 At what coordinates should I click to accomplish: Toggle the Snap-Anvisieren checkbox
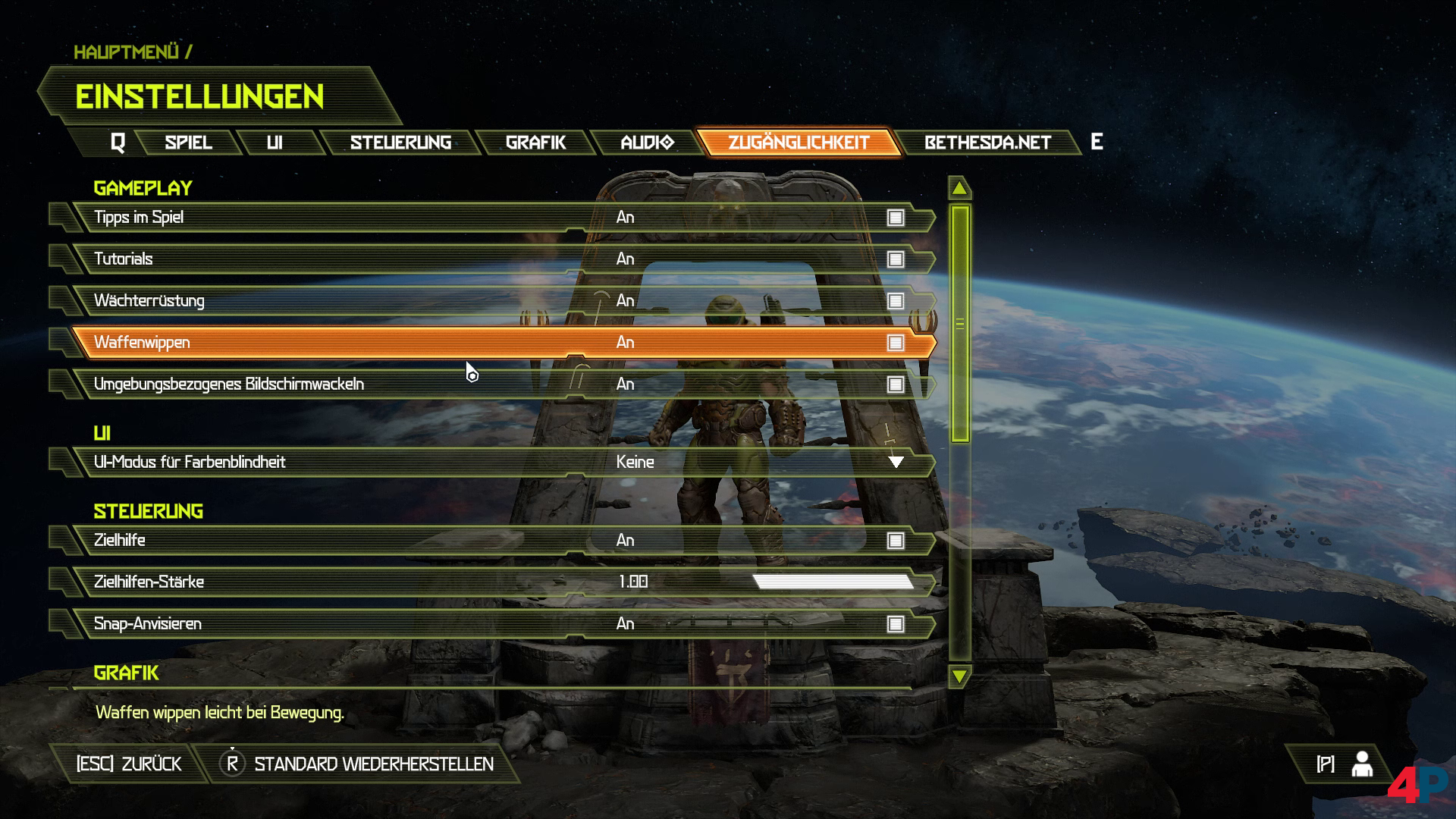(896, 625)
